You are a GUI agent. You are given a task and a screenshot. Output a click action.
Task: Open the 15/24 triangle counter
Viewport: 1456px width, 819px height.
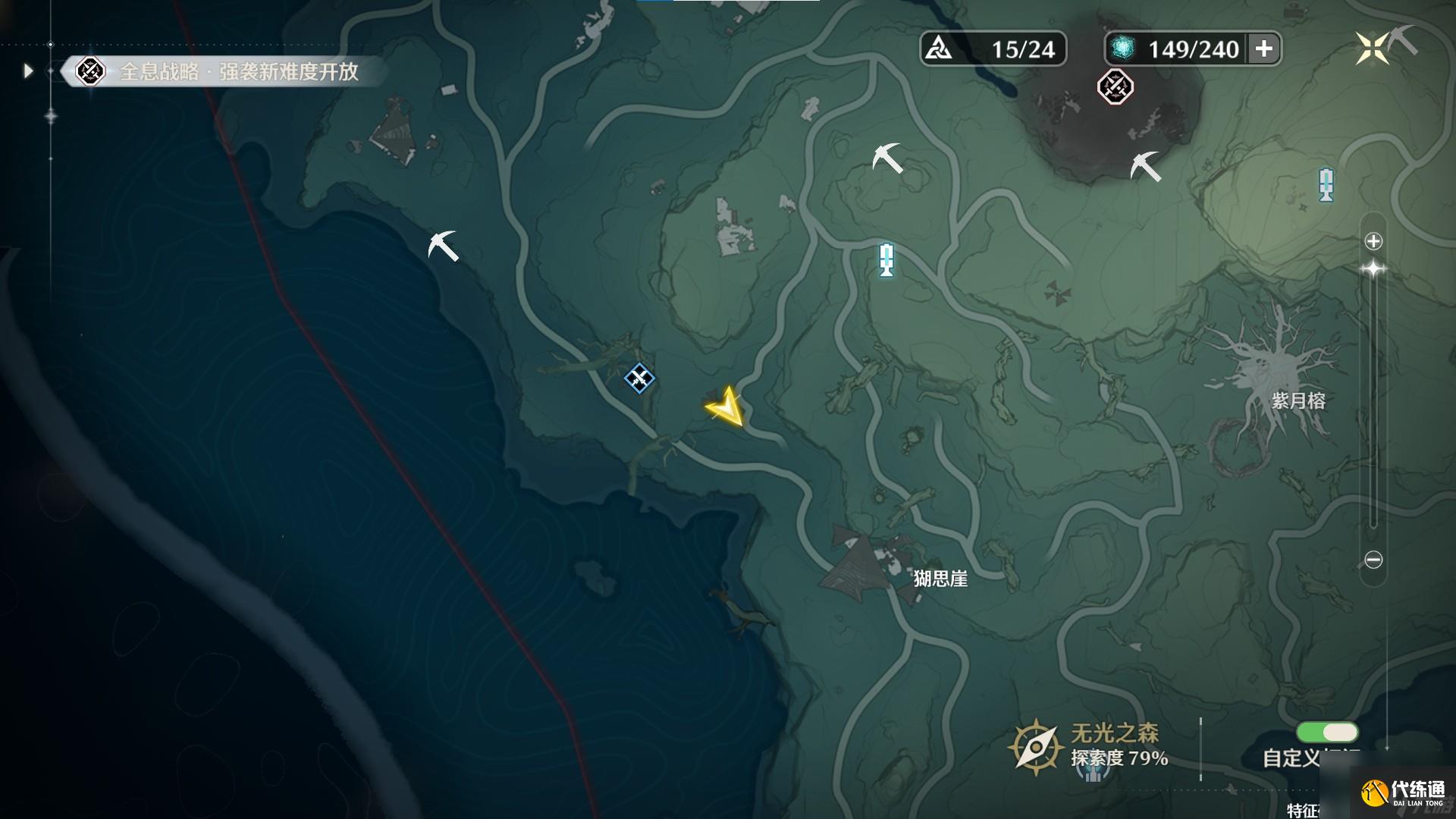993,49
